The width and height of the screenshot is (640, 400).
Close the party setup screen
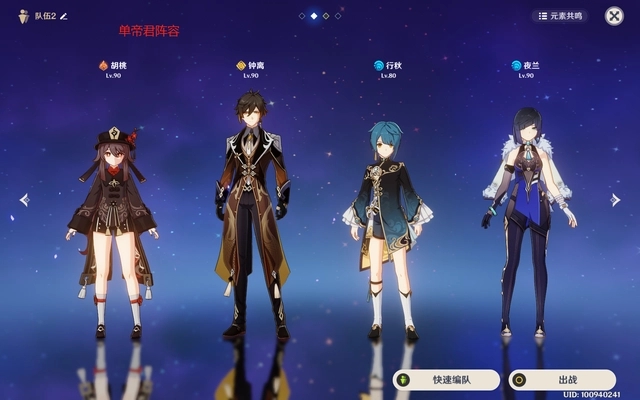(614, 16)
